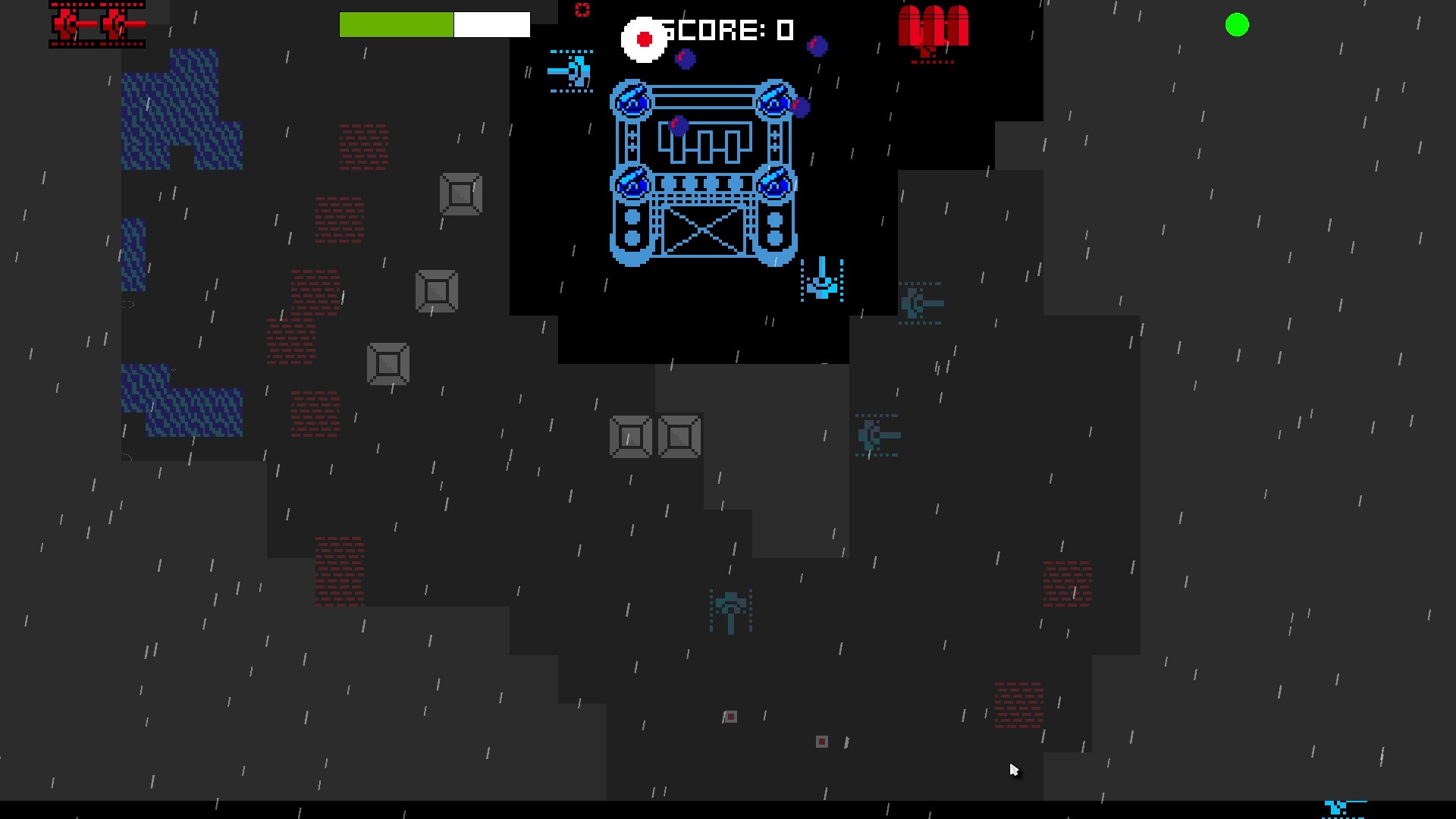The image size is (1456, 819).
Task: Click the pair of crates below the base
Action: point(654,437)
